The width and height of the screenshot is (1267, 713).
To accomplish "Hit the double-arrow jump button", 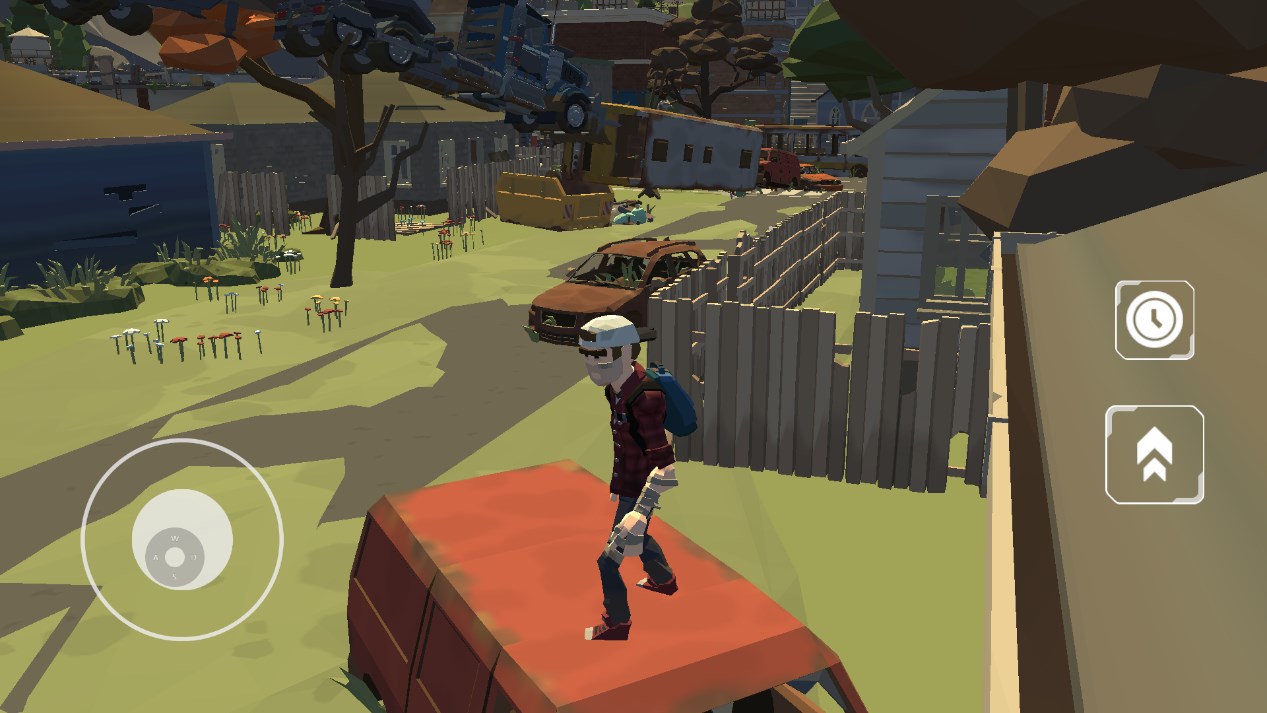I will (x=1154, y=454).
